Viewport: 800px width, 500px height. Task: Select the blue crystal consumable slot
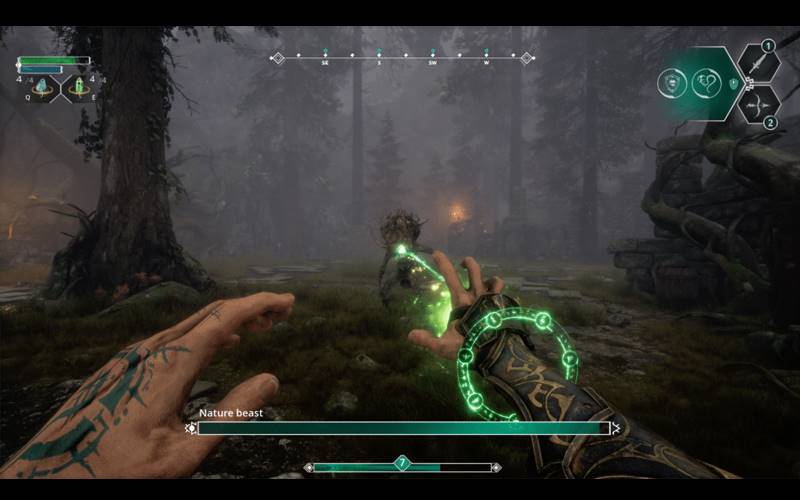(42, 88)
